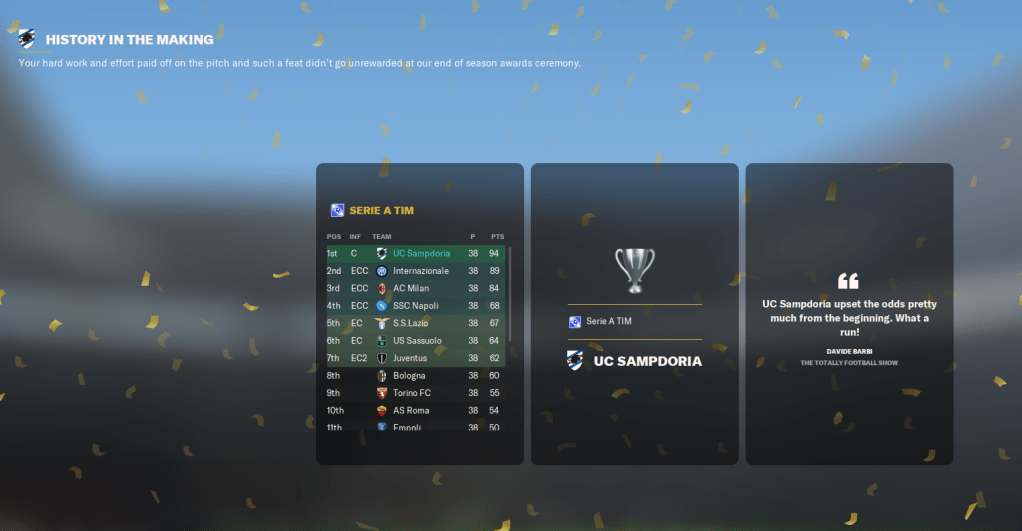Open the Serie A TIM table header
This screenshot has height=531, width=1022.
[381, 210]
